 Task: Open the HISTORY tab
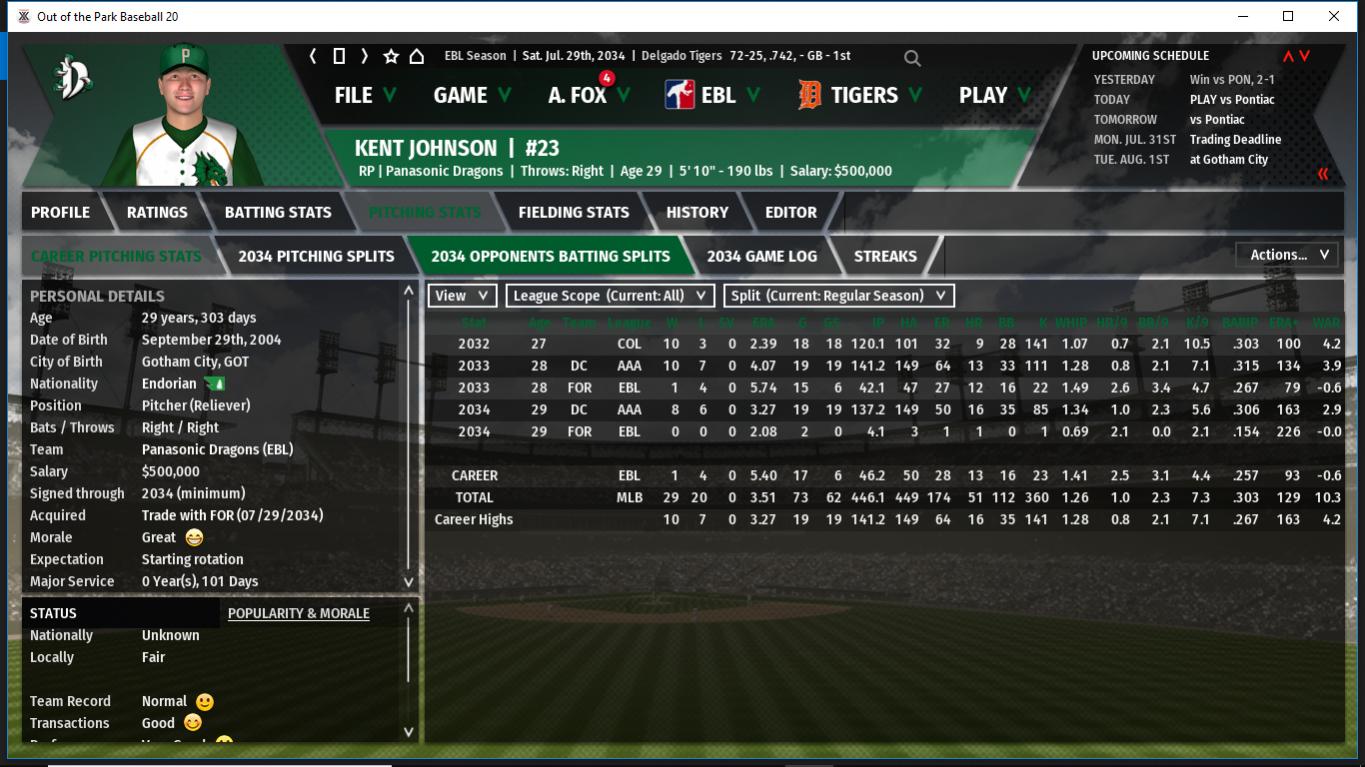pyautogui.click(x=697, y=212)
